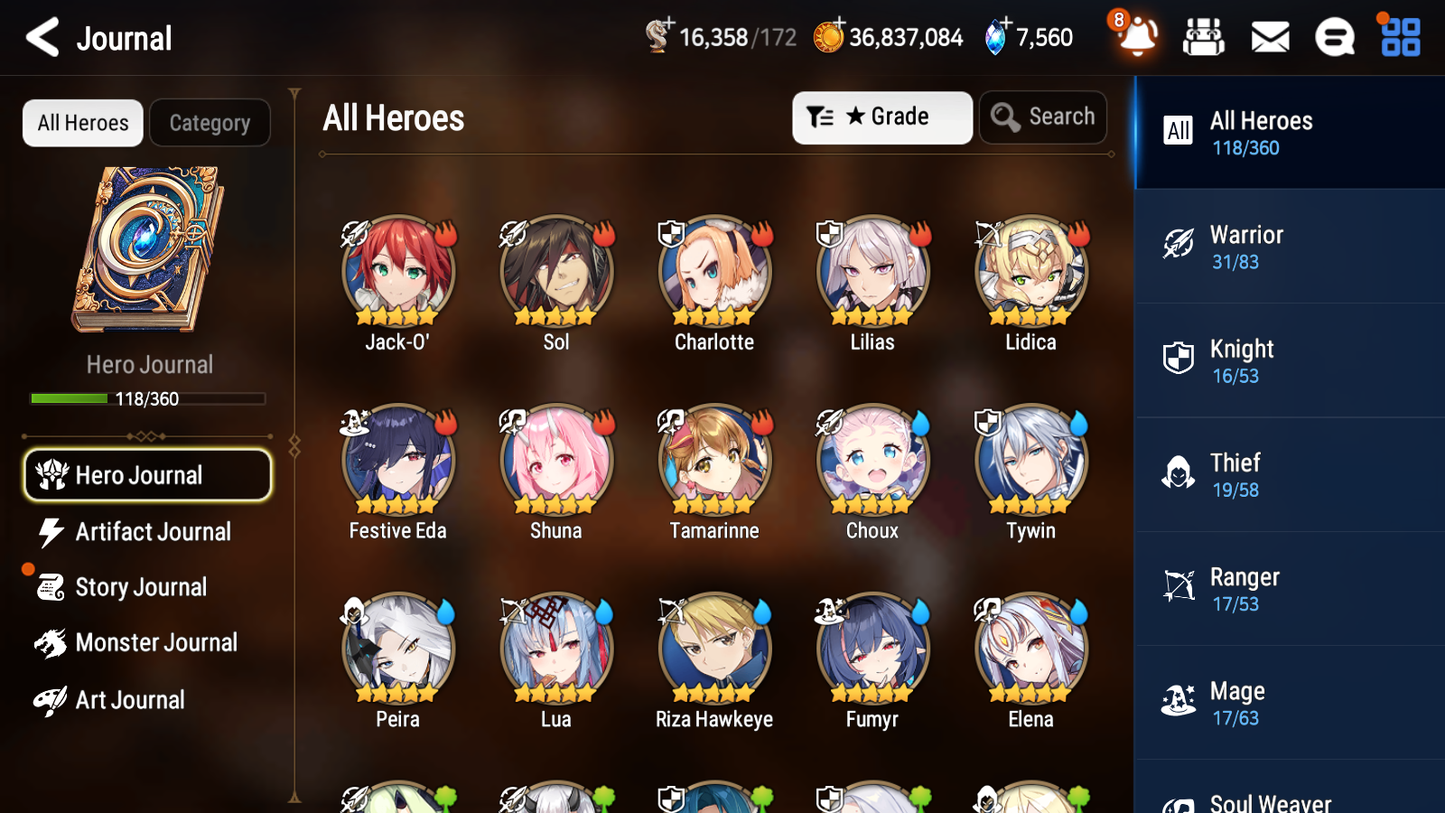Go back using the arrow
Image resolution: width=1445 pixels, height=813 pixels.
point(43,37)
